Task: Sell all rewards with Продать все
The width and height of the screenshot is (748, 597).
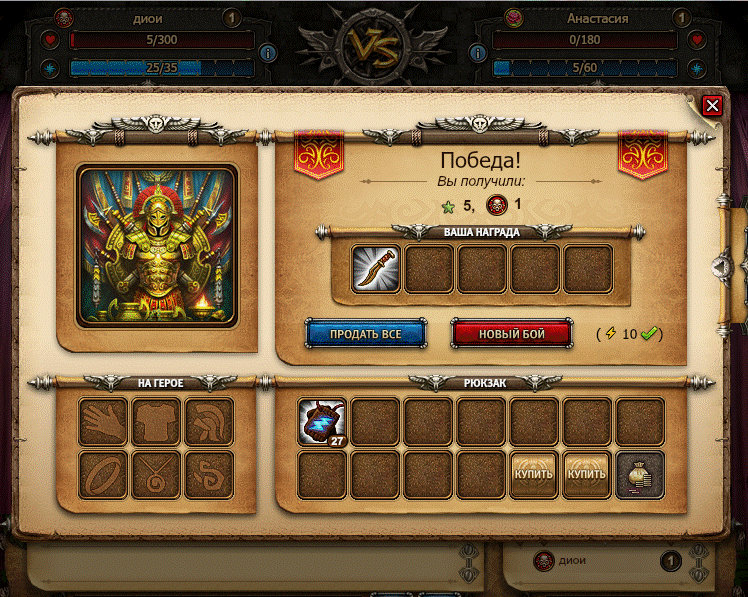Action: click(365, 333)
